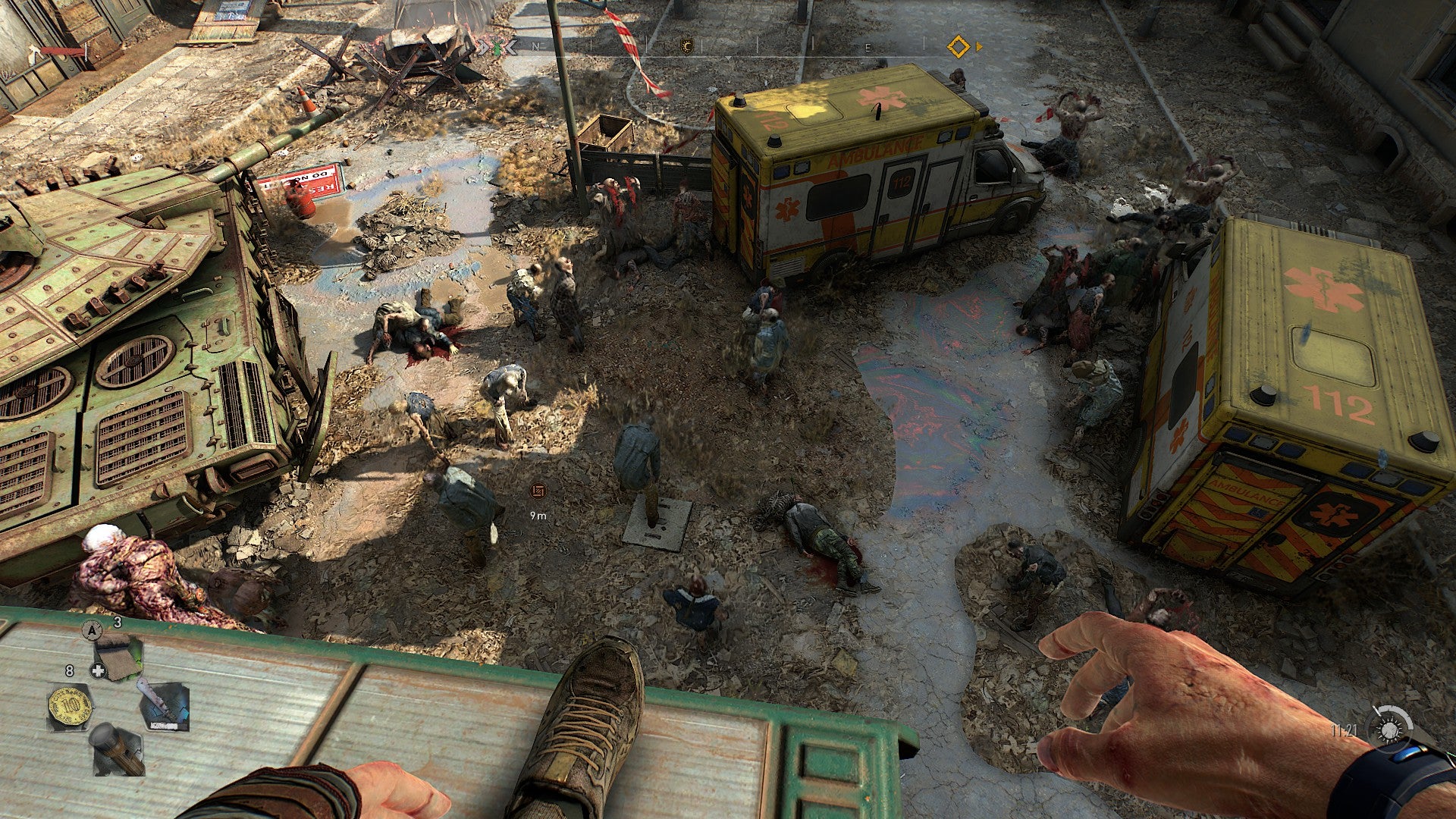
Task: Adjust the circular time dial at bottom right
Action: [x=1390, y=730]
